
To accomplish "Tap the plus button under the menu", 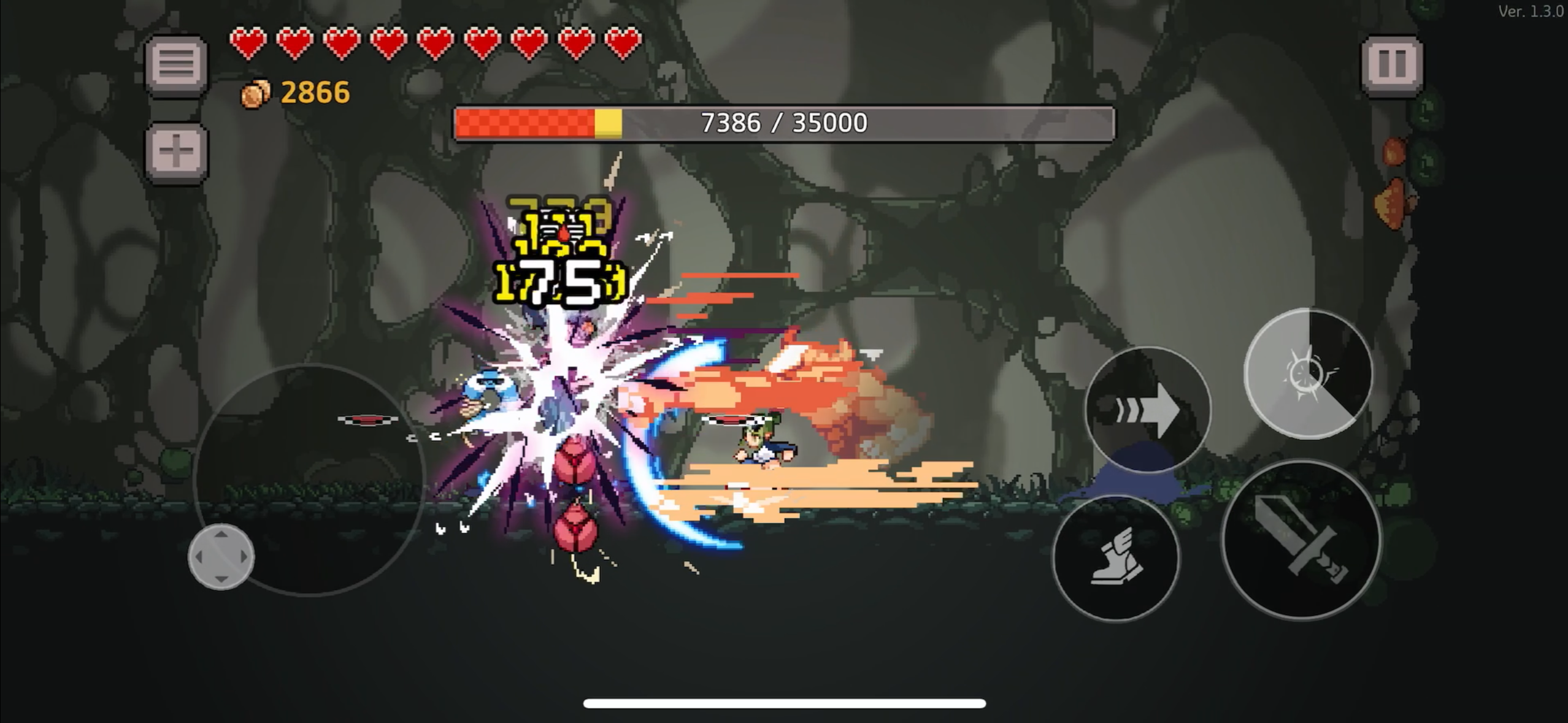I will pyautogui.click(x=176, y=151).
